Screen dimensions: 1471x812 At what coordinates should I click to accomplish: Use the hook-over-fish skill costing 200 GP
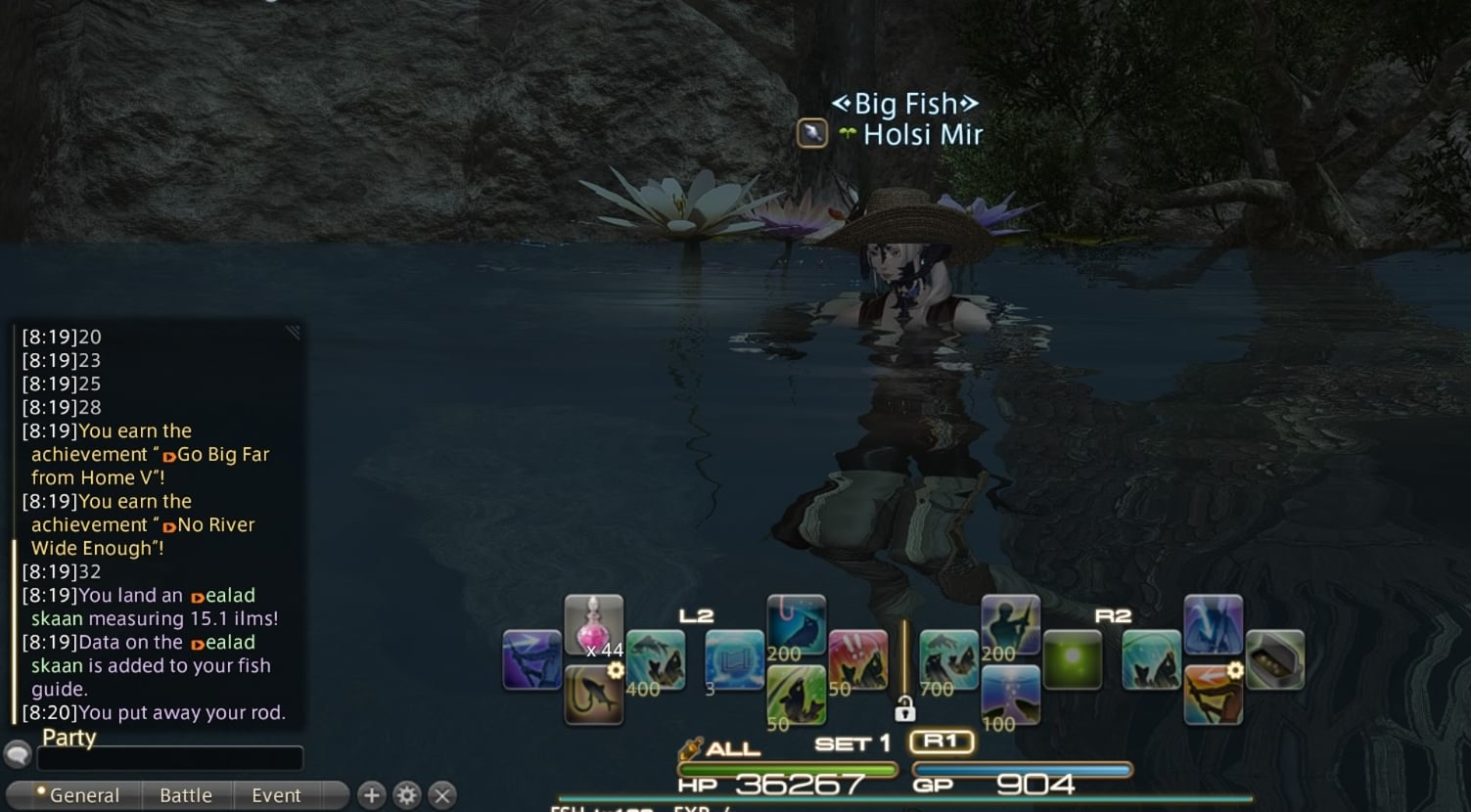click(796, 625)
